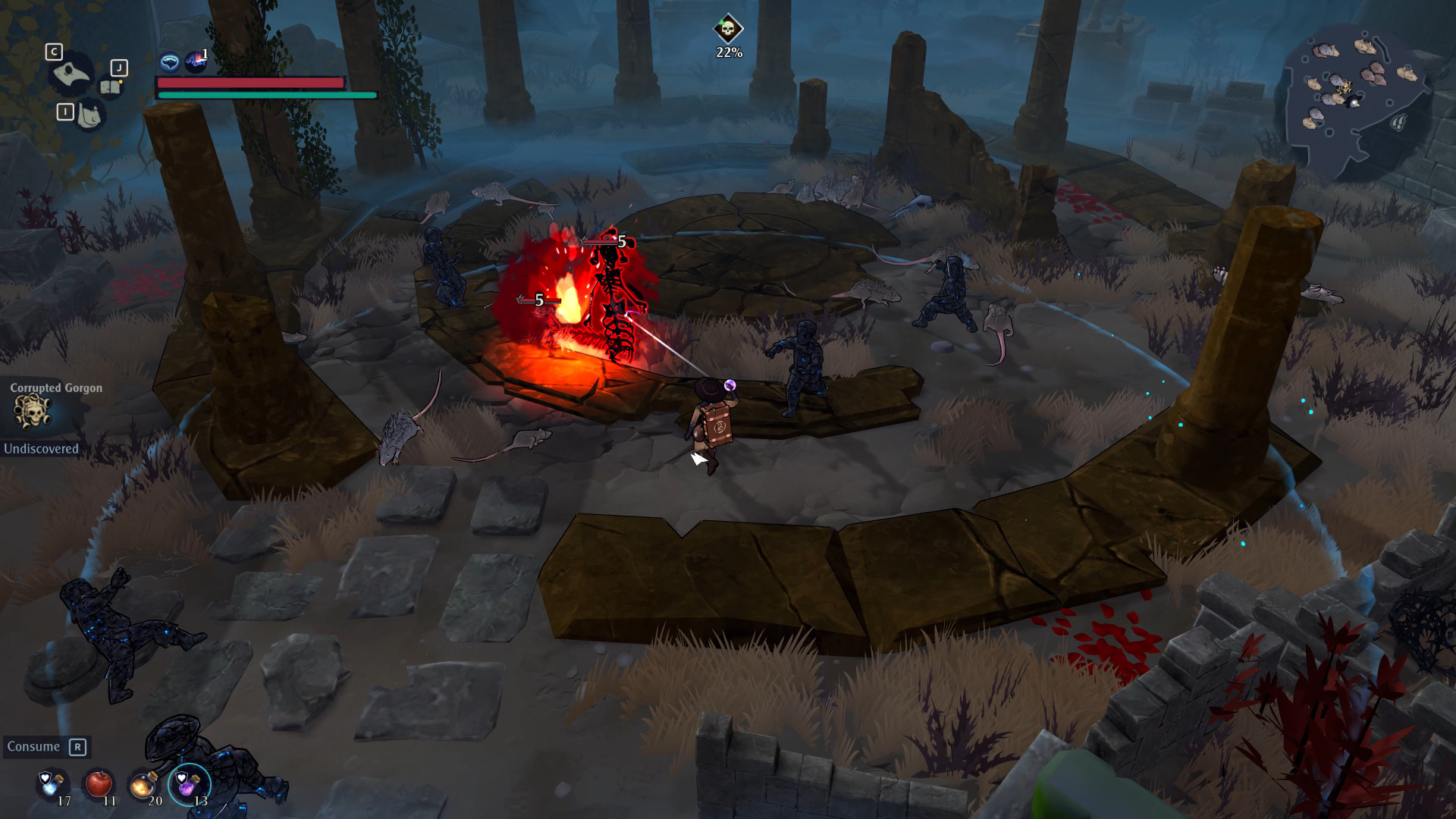Viewport: 1456px width, 819px height.
Task: Click the R key badge next to Consume
Action: pos(77,748)
